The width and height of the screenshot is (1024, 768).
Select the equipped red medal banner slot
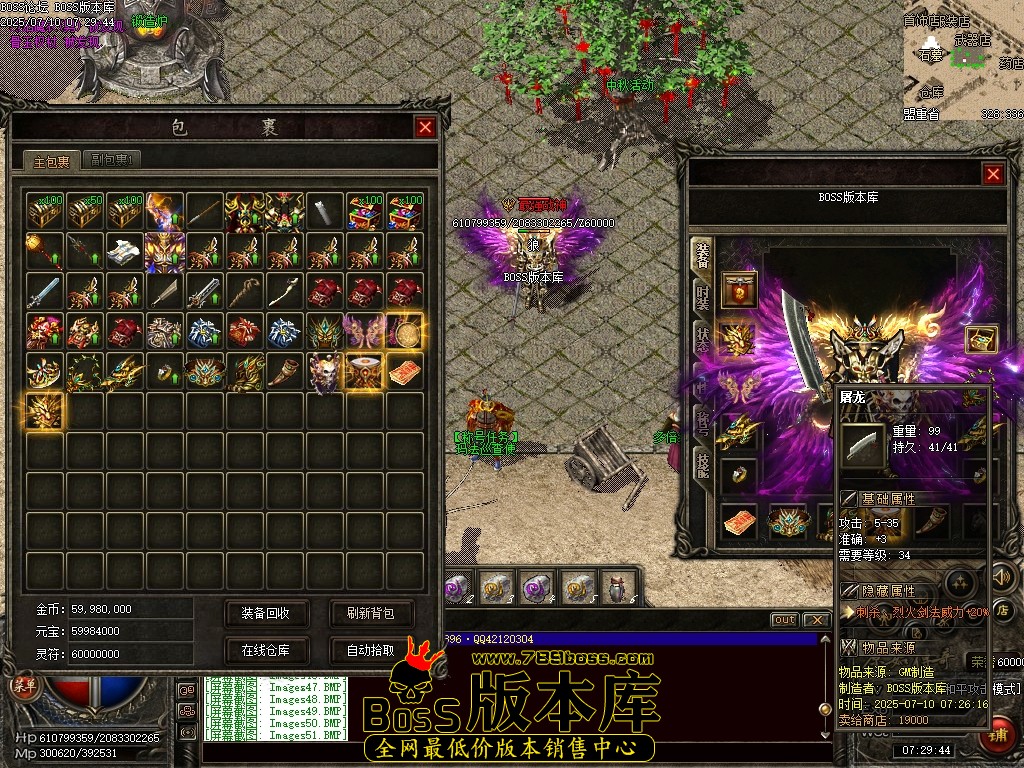[x=740, y=290]
